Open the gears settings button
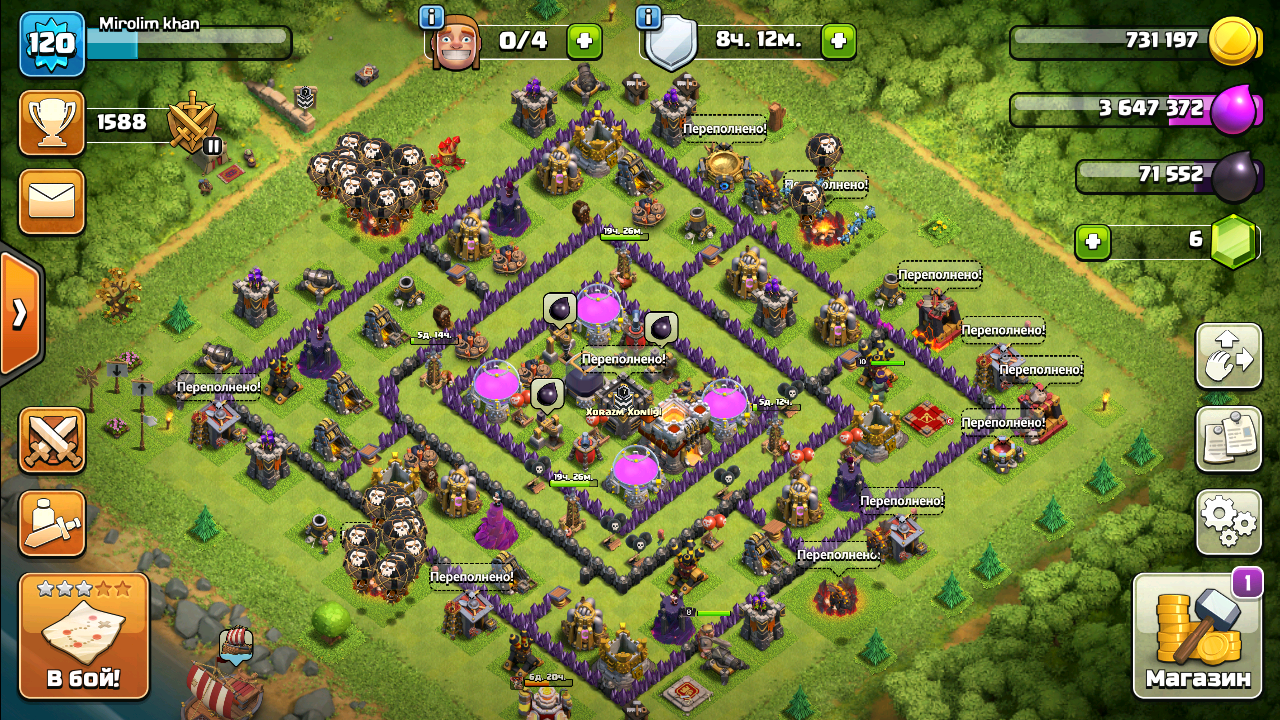This screenshot has height=720, width=1280. coord(1228,521)
